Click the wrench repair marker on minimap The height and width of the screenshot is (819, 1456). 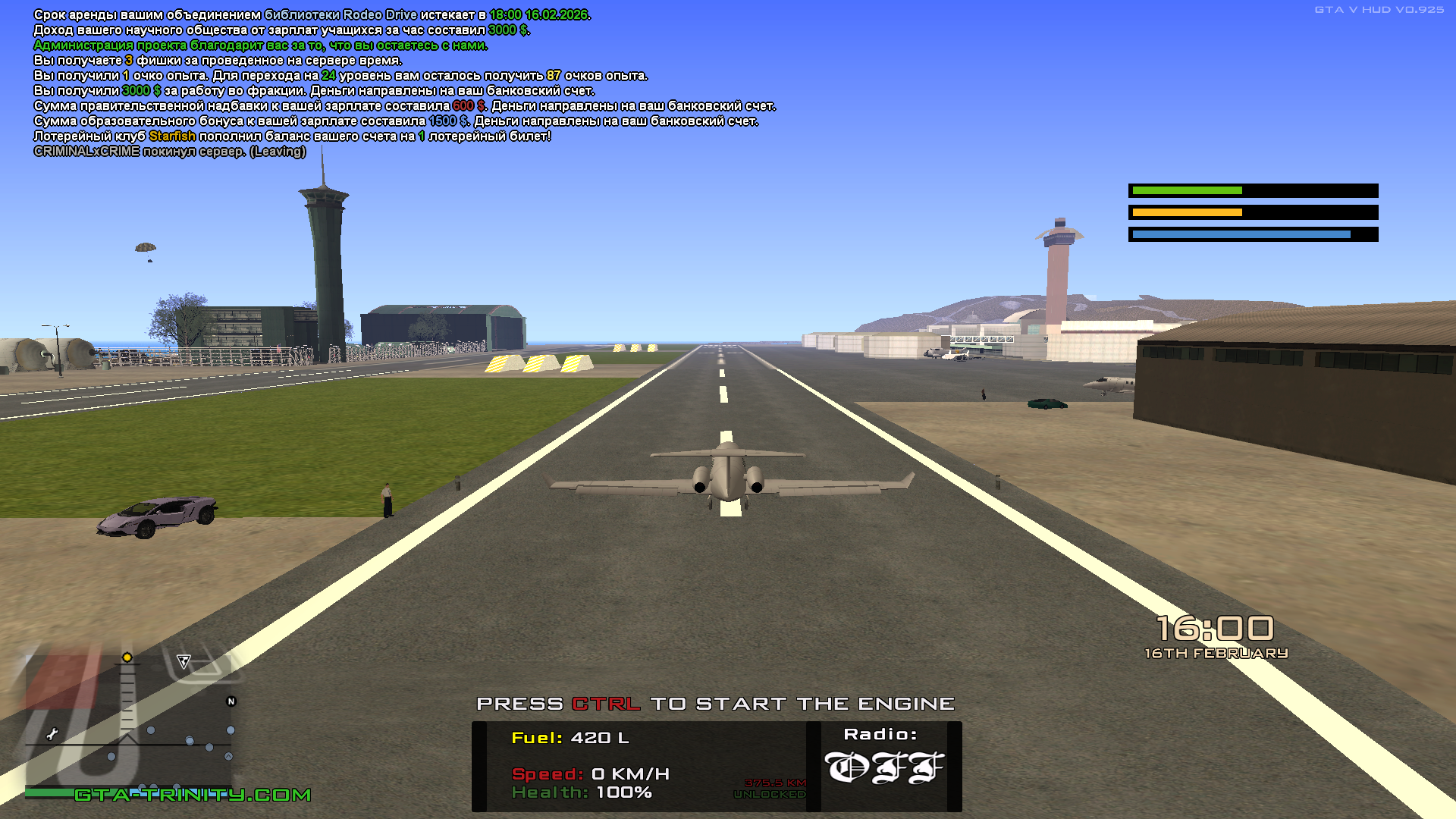pos(52,733)
